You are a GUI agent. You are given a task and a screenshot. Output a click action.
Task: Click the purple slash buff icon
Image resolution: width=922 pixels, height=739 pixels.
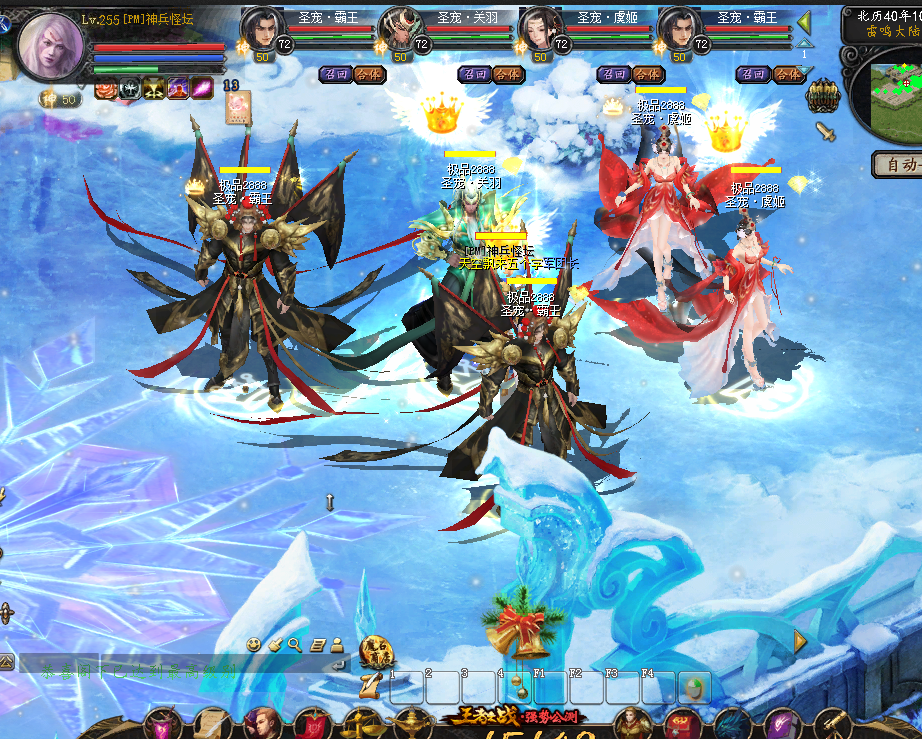pos(203,89)
